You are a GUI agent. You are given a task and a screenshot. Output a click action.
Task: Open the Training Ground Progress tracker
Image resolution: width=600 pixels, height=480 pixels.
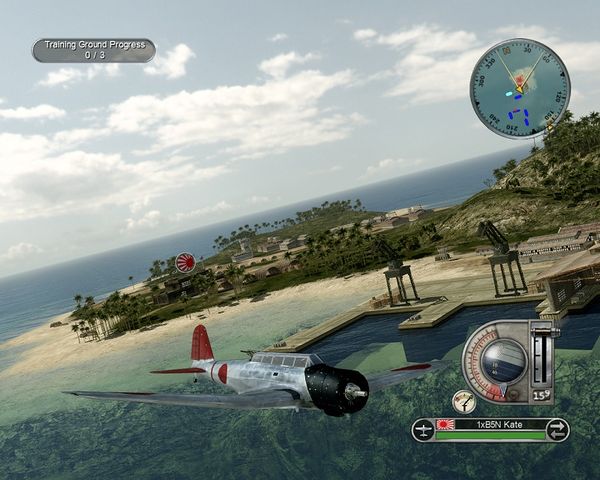[93, 50]
